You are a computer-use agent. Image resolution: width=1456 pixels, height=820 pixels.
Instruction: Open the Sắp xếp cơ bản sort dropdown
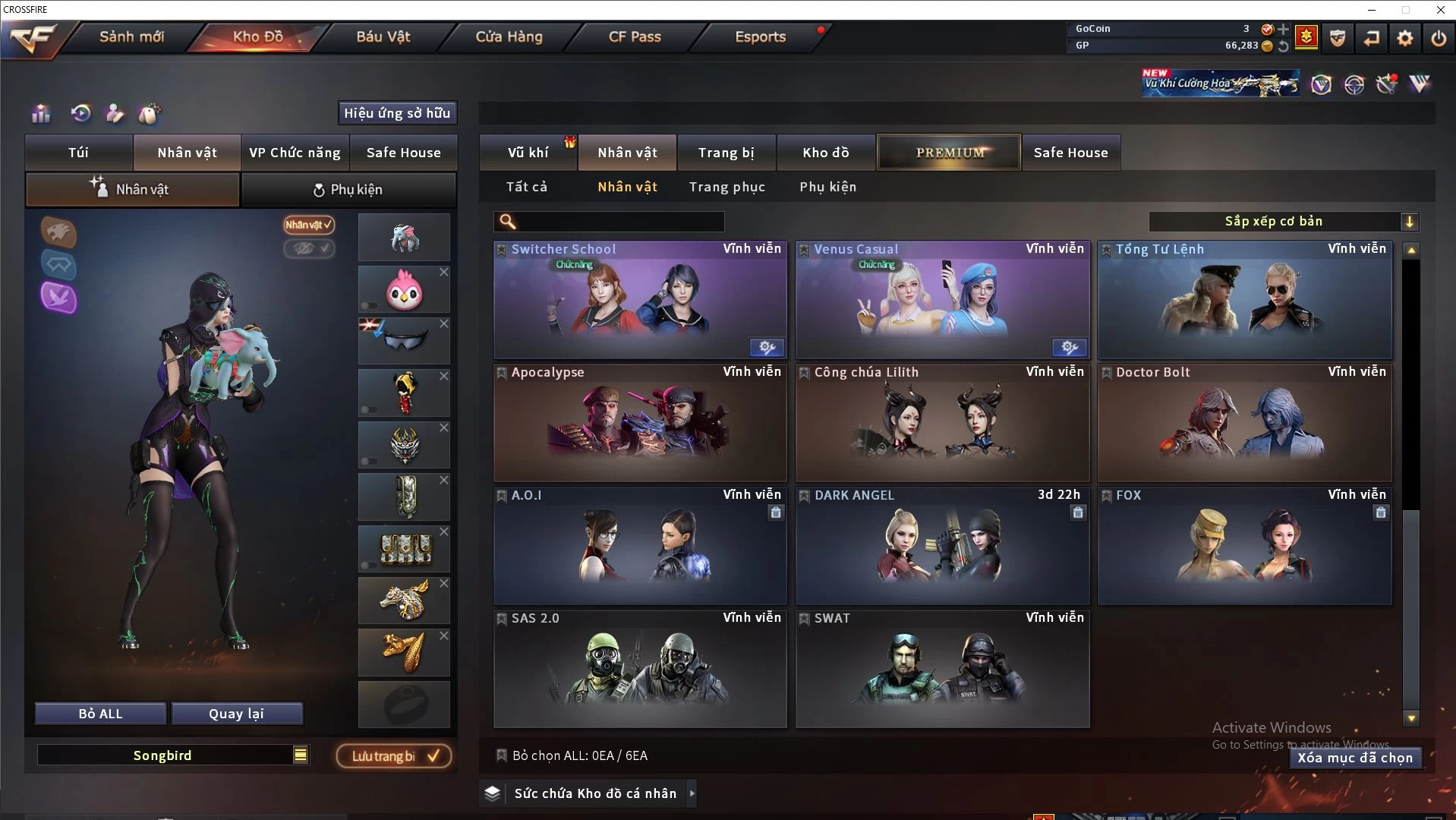[1283, 222]
